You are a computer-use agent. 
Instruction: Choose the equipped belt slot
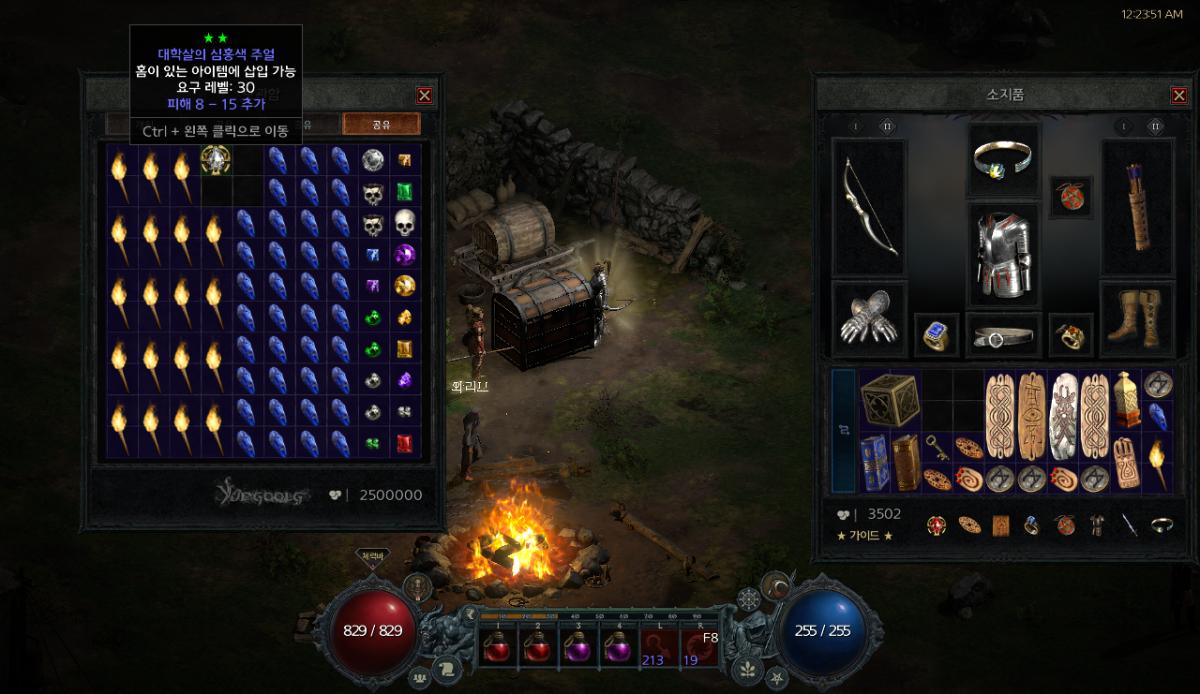1002,336
